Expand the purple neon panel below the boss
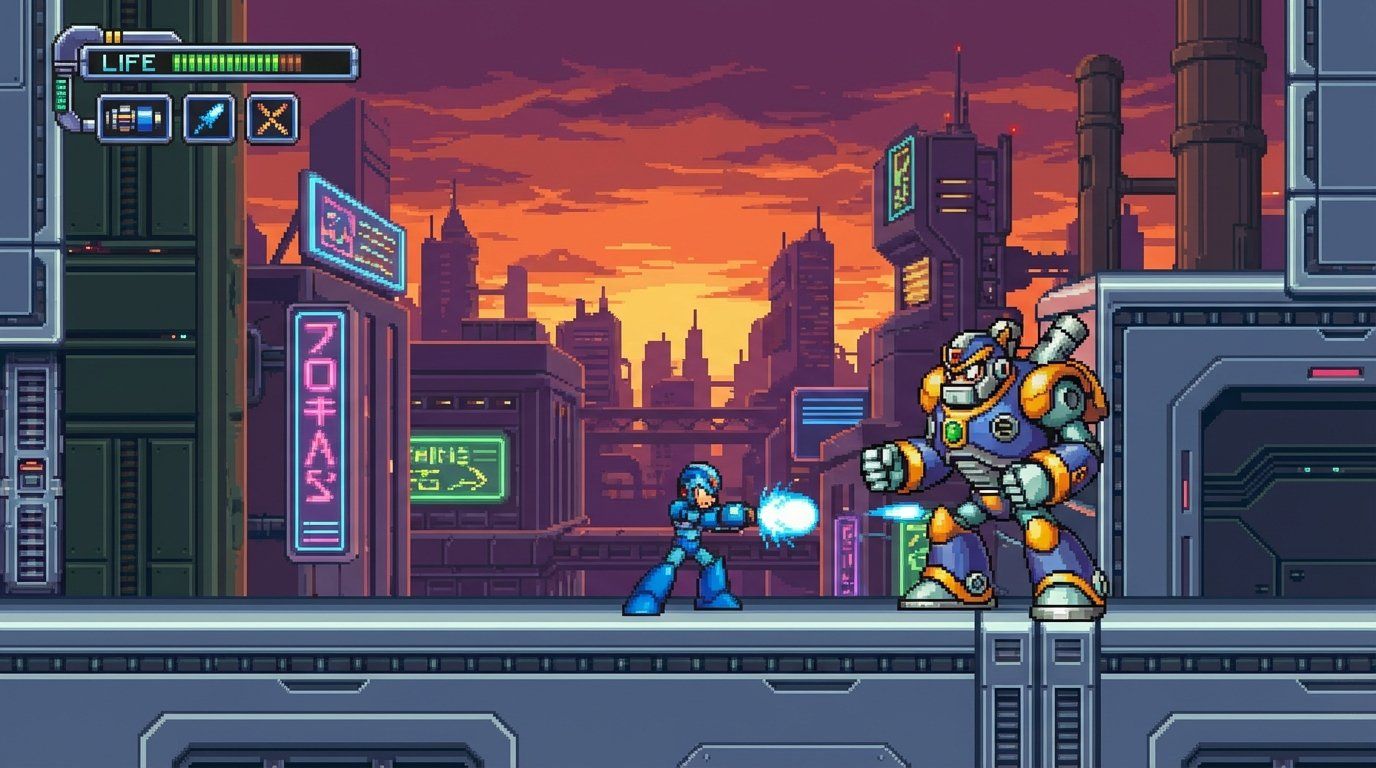This screenshot has height=768, width=1376. 848,555
